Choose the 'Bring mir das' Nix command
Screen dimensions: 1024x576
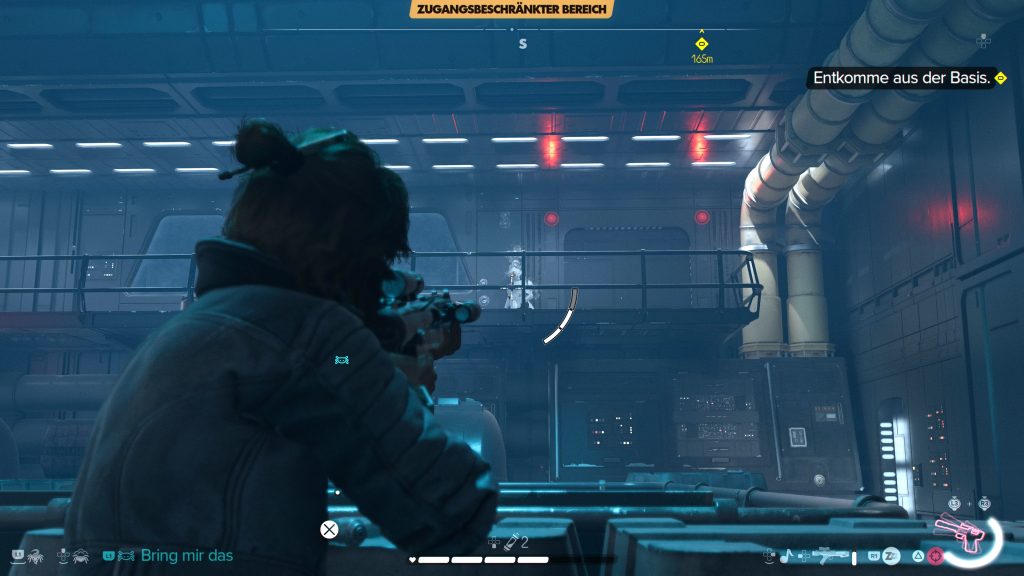pyautogui.click(x=186, y=555)
